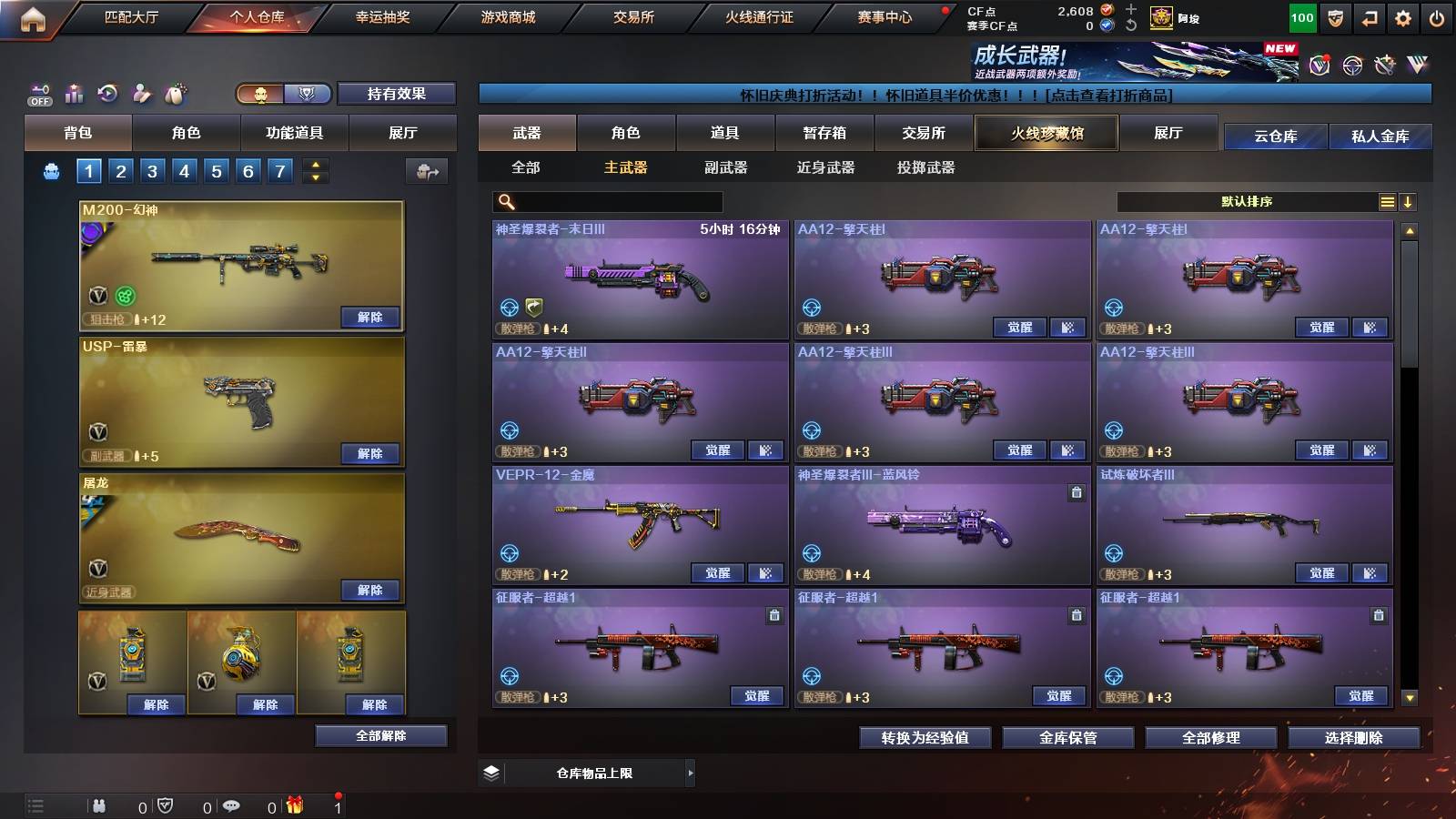The height and width of the screenshot is (819, 1456).
Task: Click the power off icon at top right
Action: tap(1438, 16)
